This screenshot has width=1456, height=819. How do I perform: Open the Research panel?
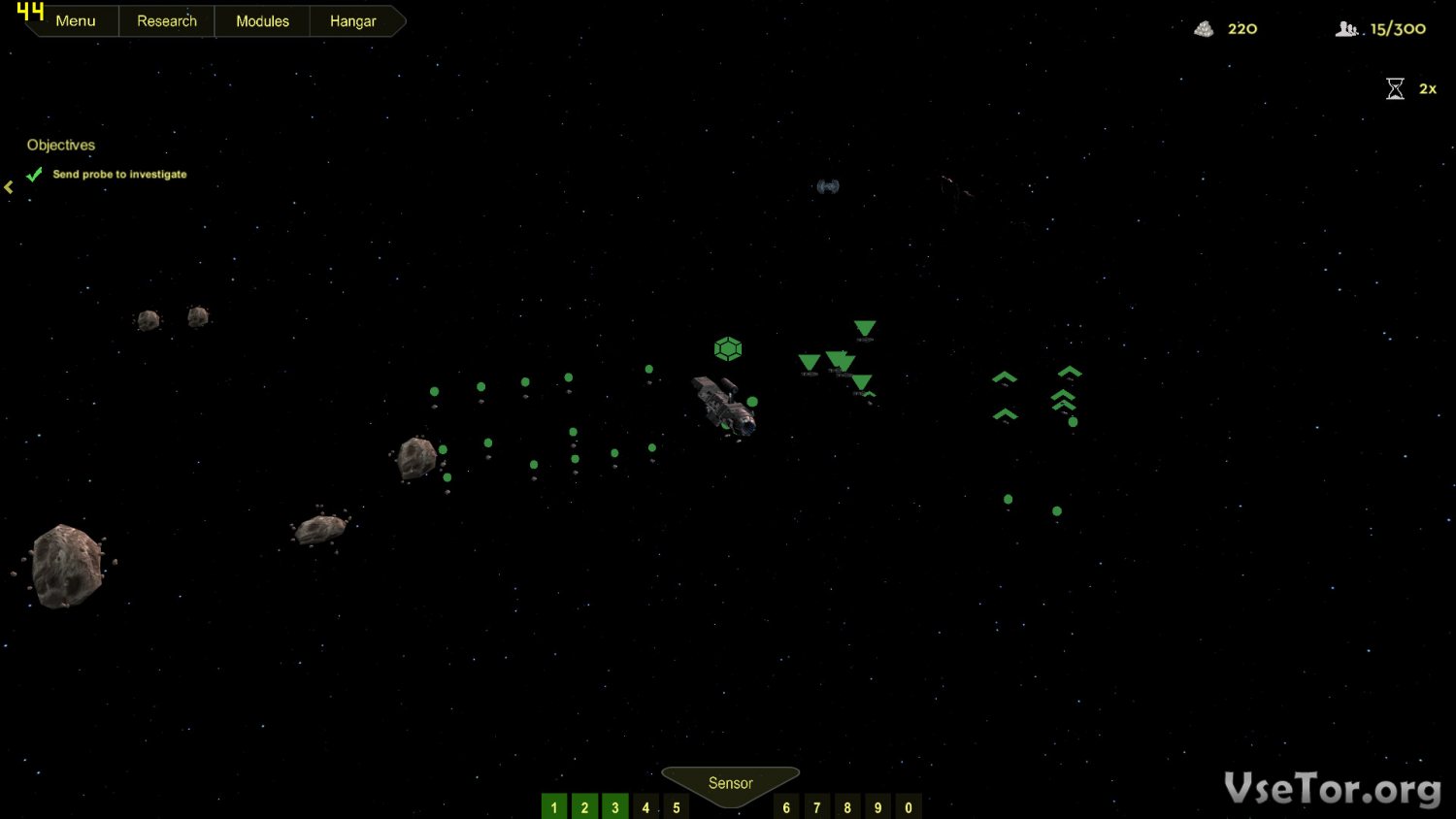tap(166, 21)
